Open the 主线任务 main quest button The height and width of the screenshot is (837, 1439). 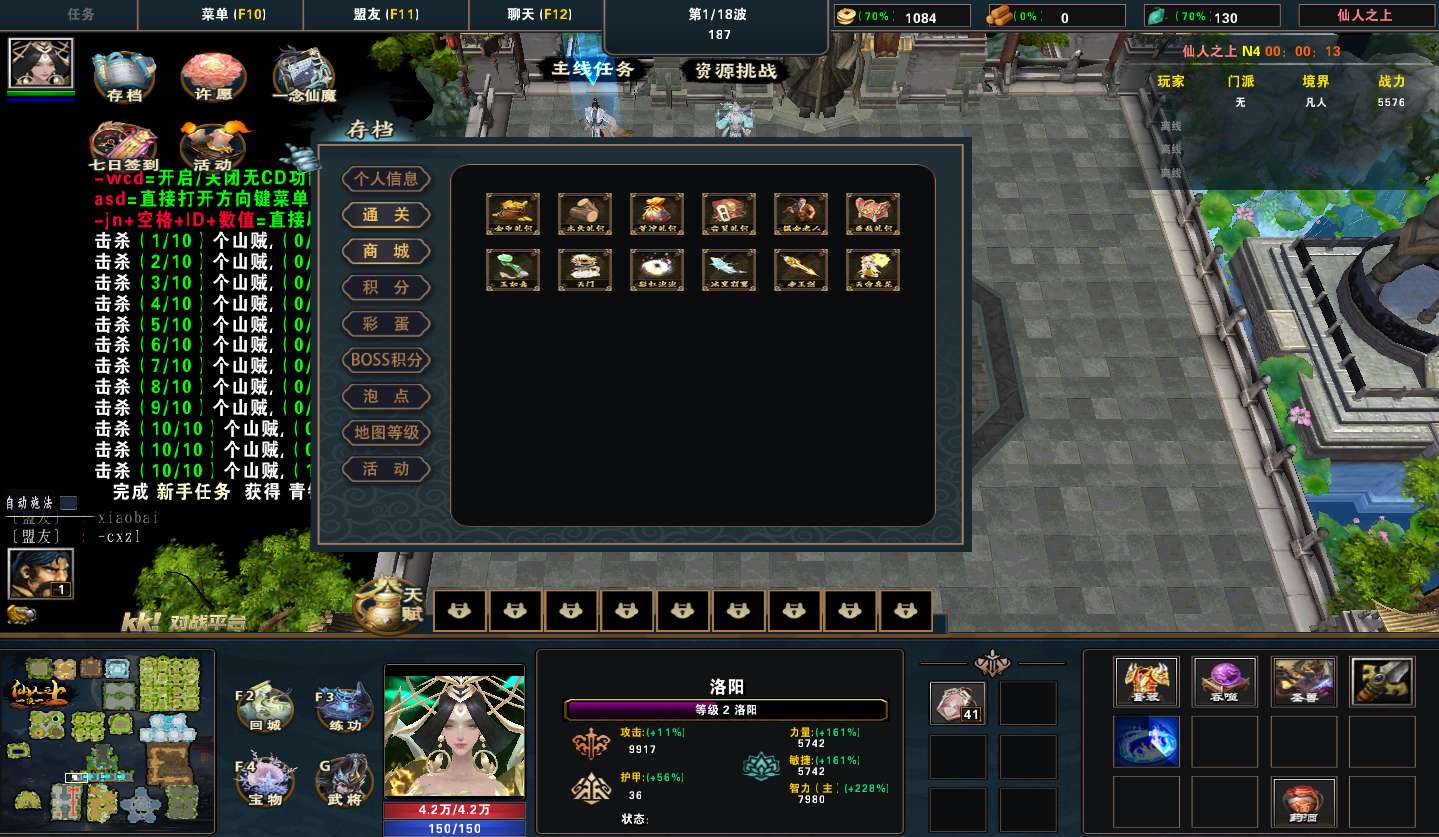(x=593, y=69)
